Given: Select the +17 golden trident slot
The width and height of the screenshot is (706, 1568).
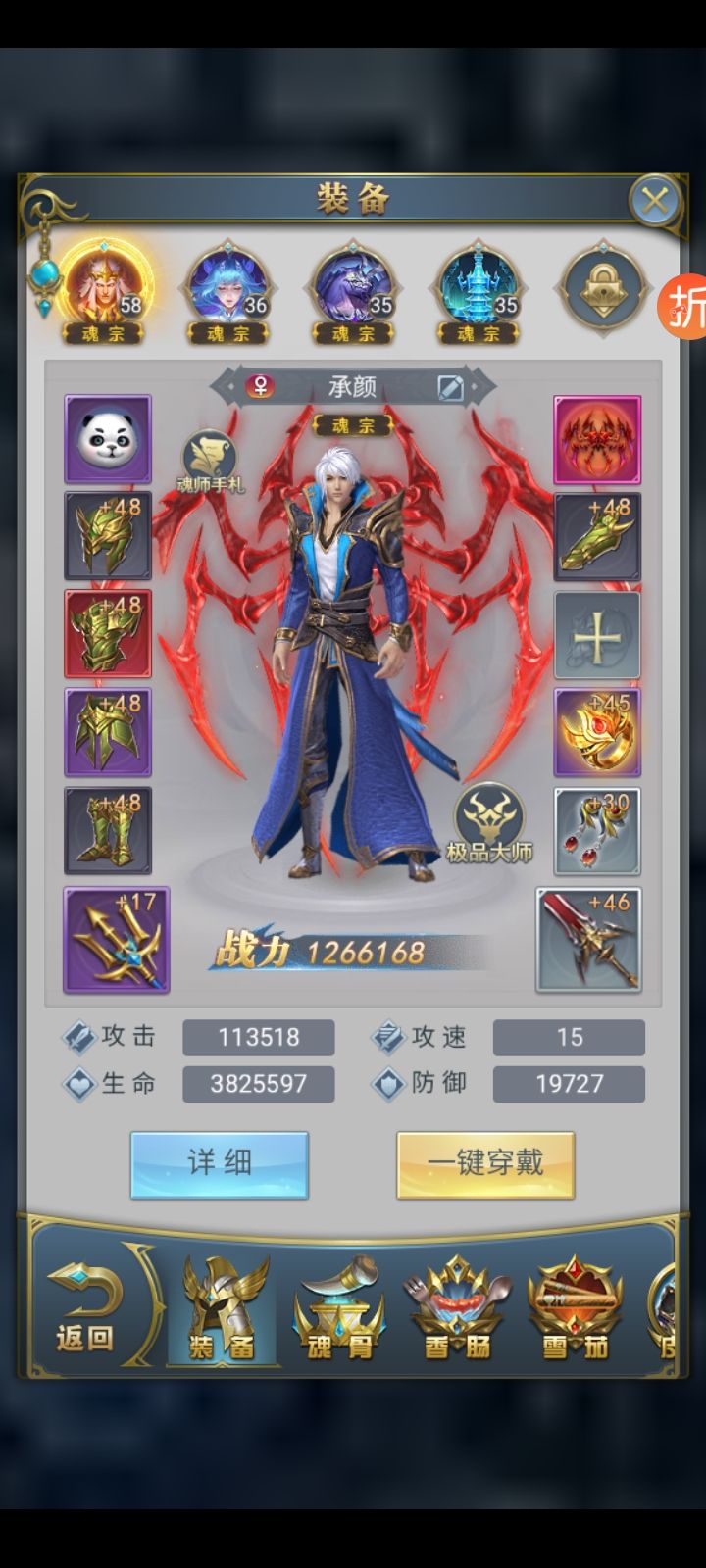Looking at the screenshot, I should (x=117, y=940).
